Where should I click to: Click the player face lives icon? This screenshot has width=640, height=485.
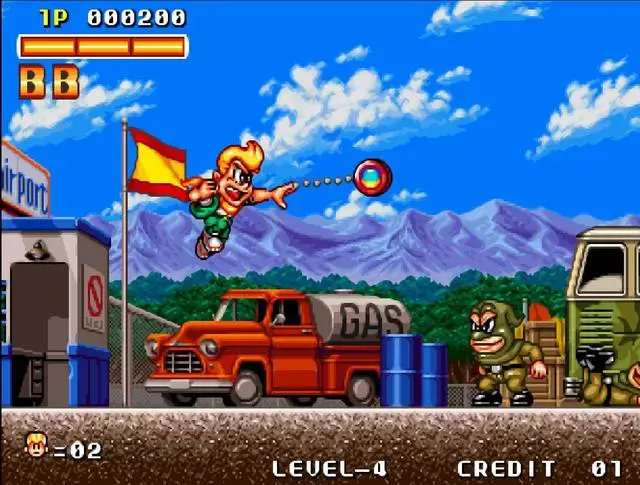[x=36, y=445]
